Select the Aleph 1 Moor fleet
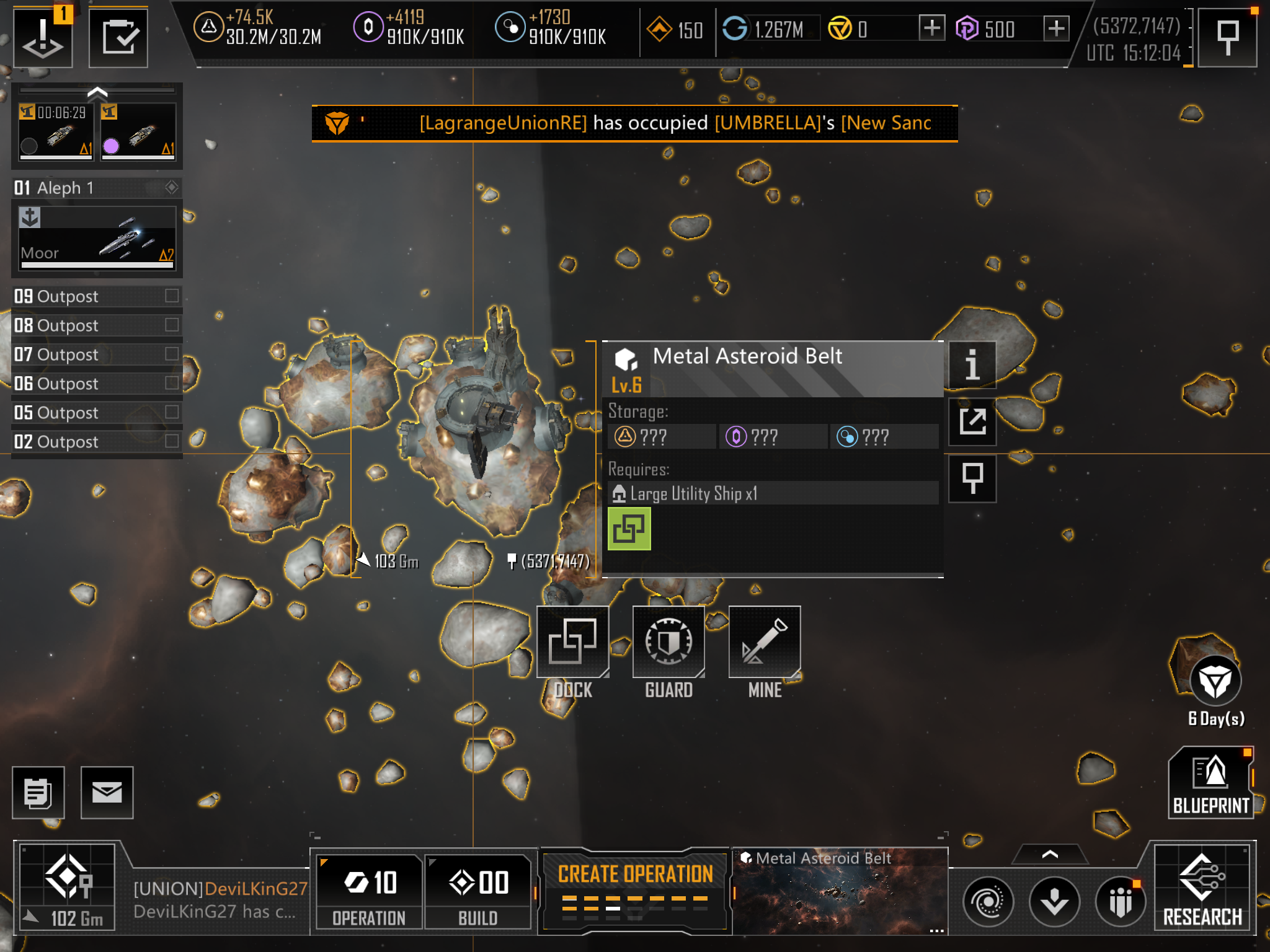Viewport: 1270px width, 952px height. 97,239
